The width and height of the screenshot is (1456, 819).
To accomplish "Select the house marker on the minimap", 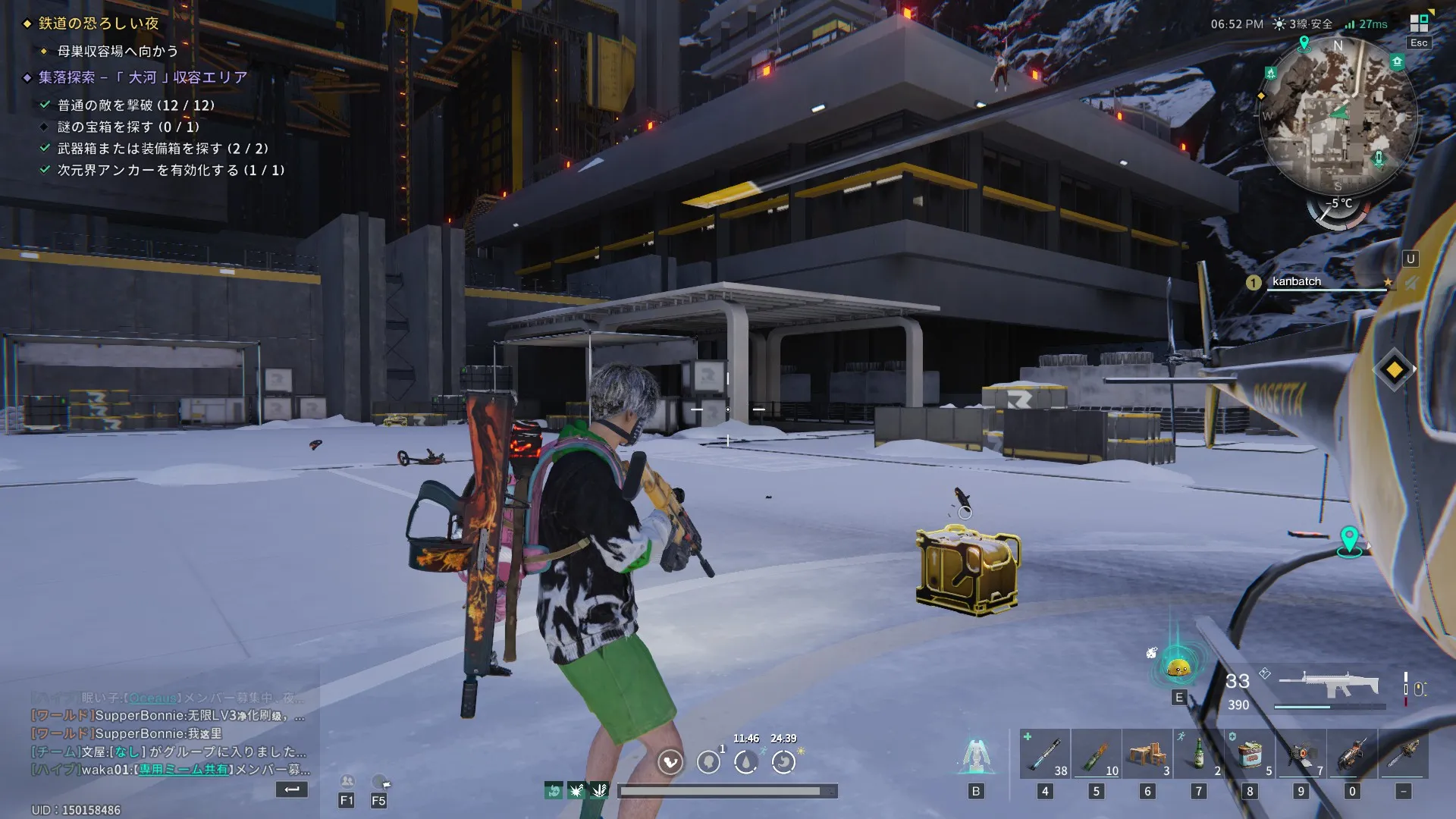I will pos(1397,62).
